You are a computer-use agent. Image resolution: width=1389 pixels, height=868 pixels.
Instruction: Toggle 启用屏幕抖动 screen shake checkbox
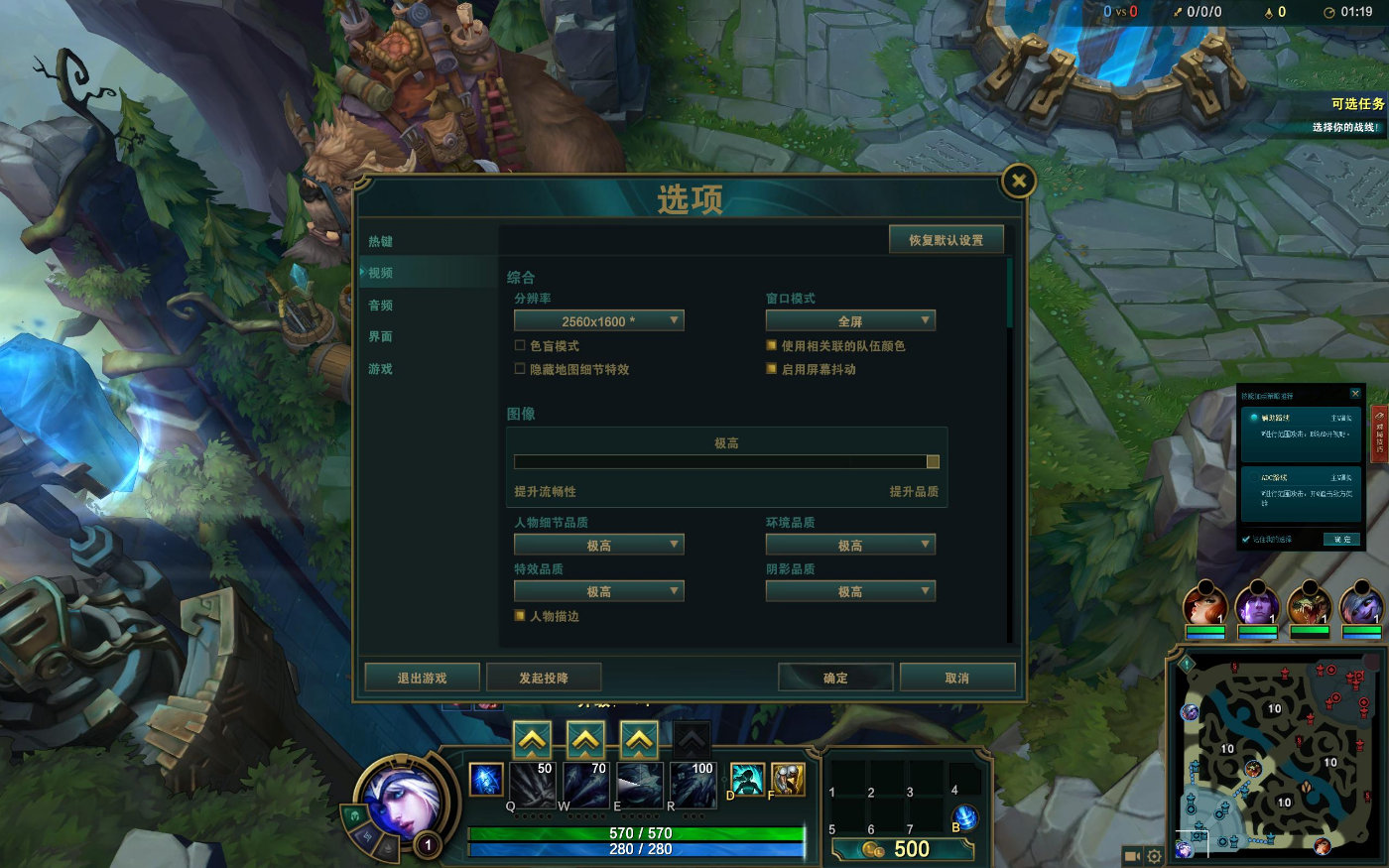pos(771,369)
